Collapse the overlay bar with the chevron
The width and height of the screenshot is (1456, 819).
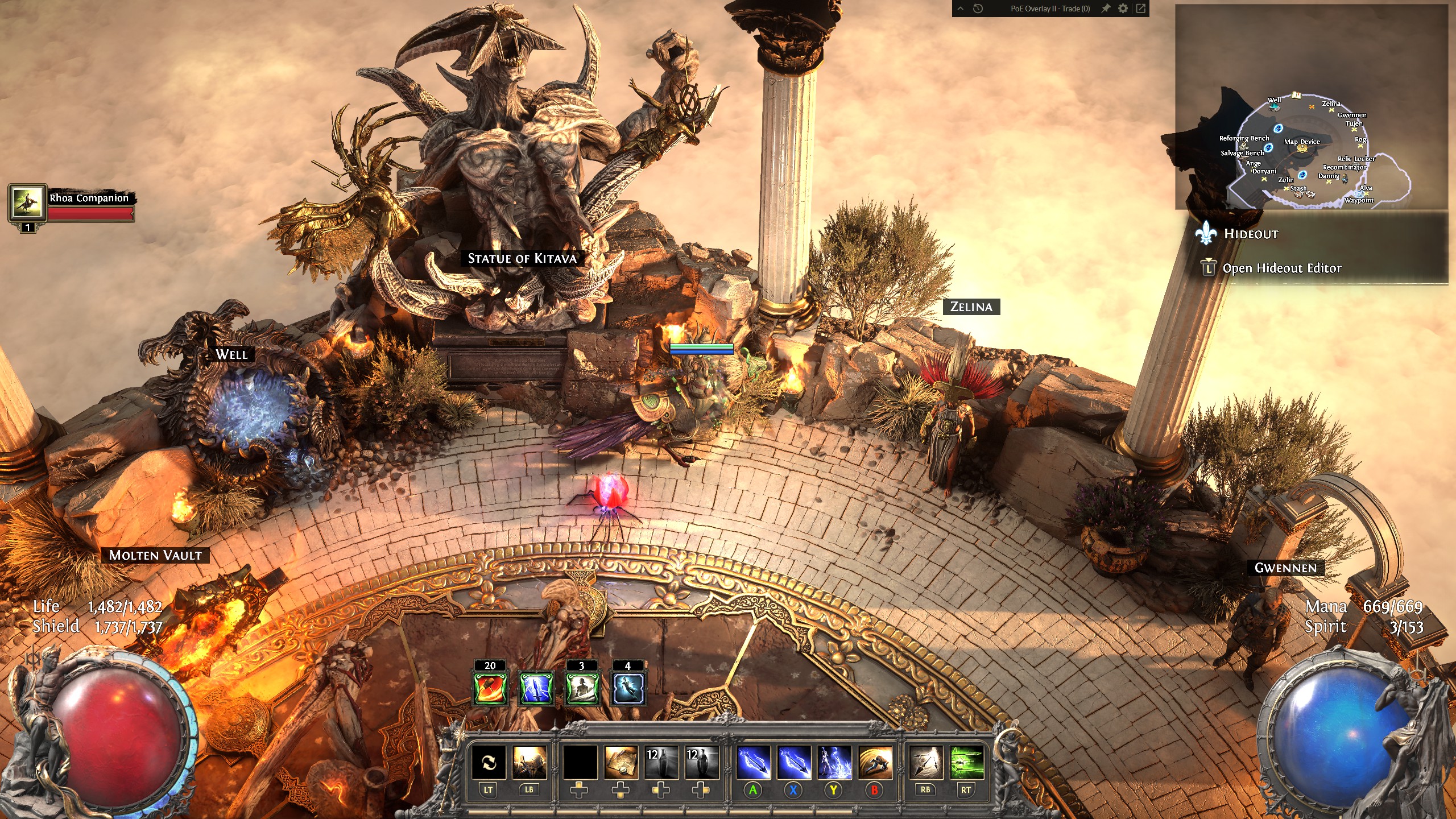[x=961, y=9]
